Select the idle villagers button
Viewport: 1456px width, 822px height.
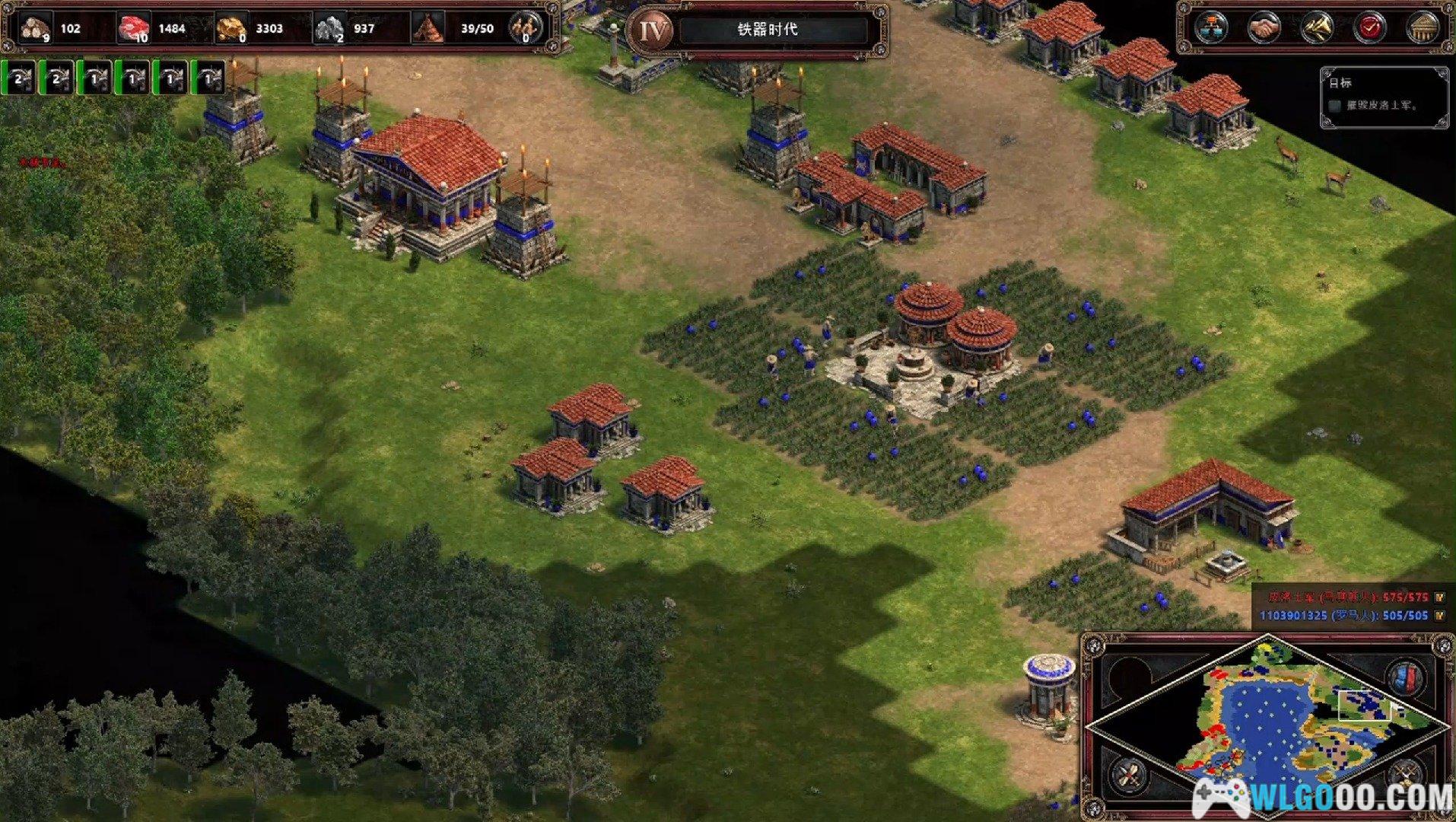click(x=525, y=29)
